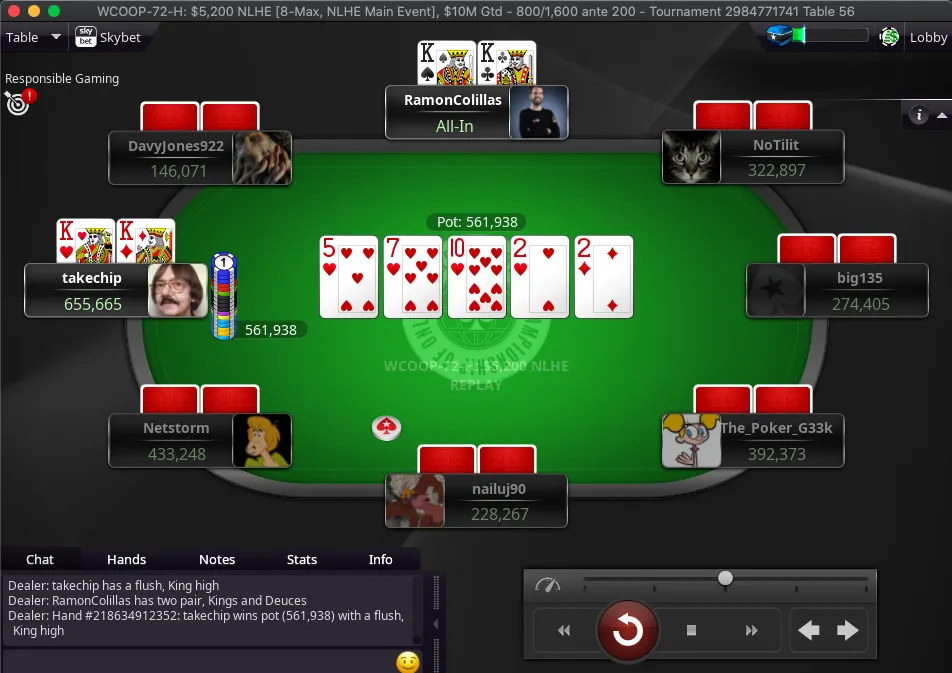Screen dimensions: 952x673
Task: Switch to the Hands tab
Action: coord(126,560)
